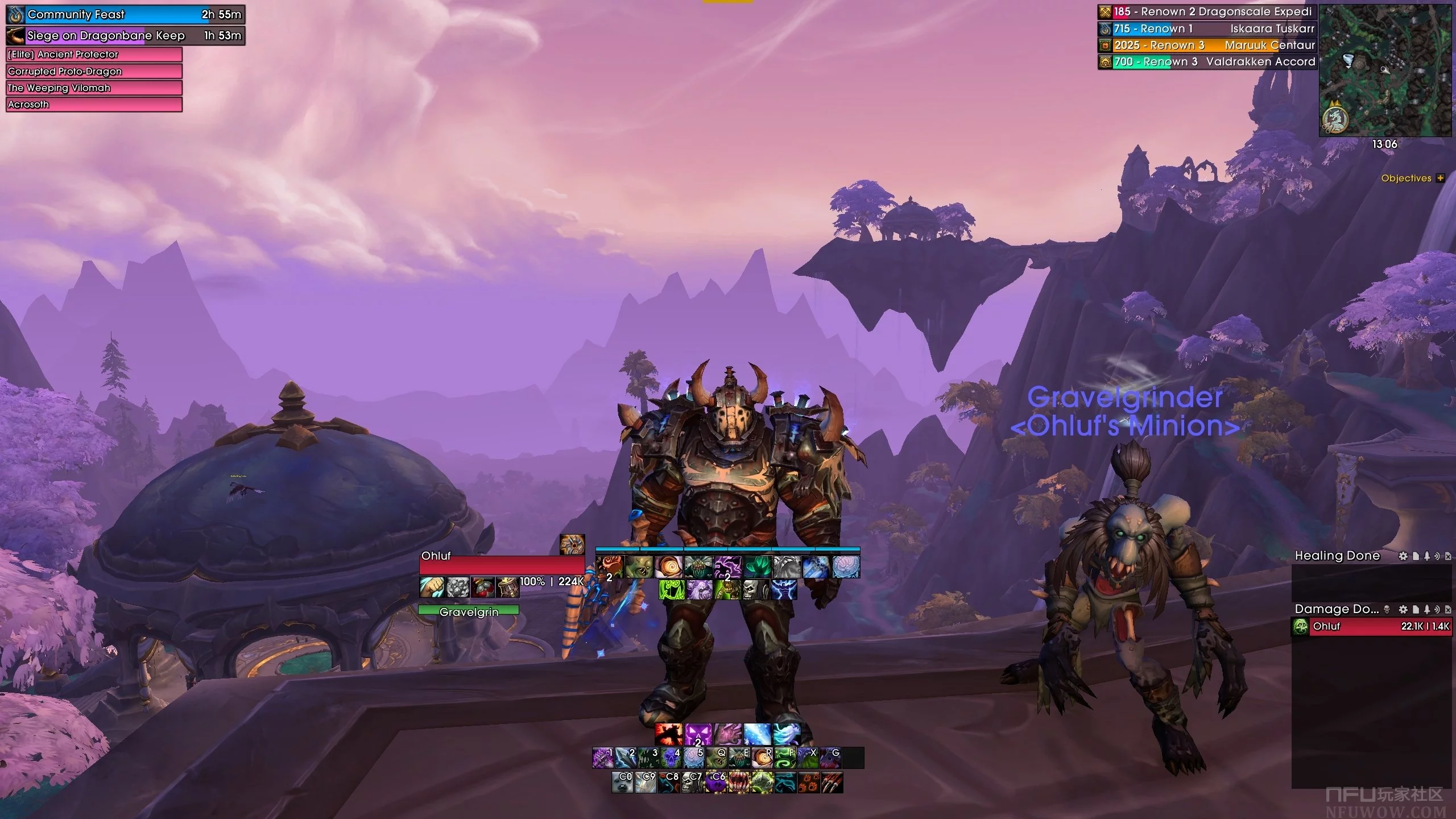Expand the Objectives tracker plus button
The image size is (1456, 819).
point(1440,178)
